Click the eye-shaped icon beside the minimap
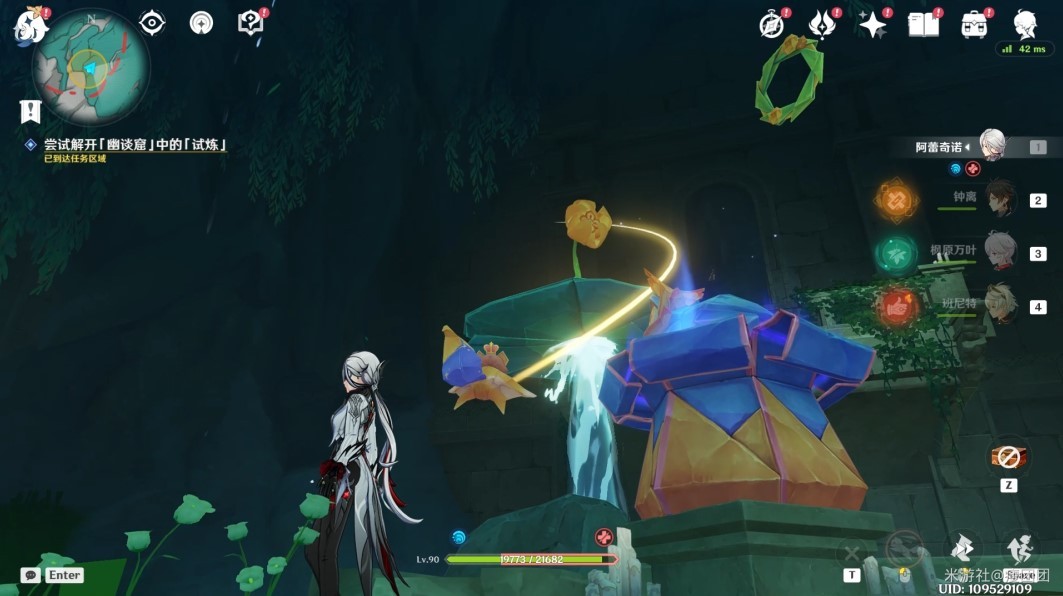1063x596 pixels. tap(152, 22)
